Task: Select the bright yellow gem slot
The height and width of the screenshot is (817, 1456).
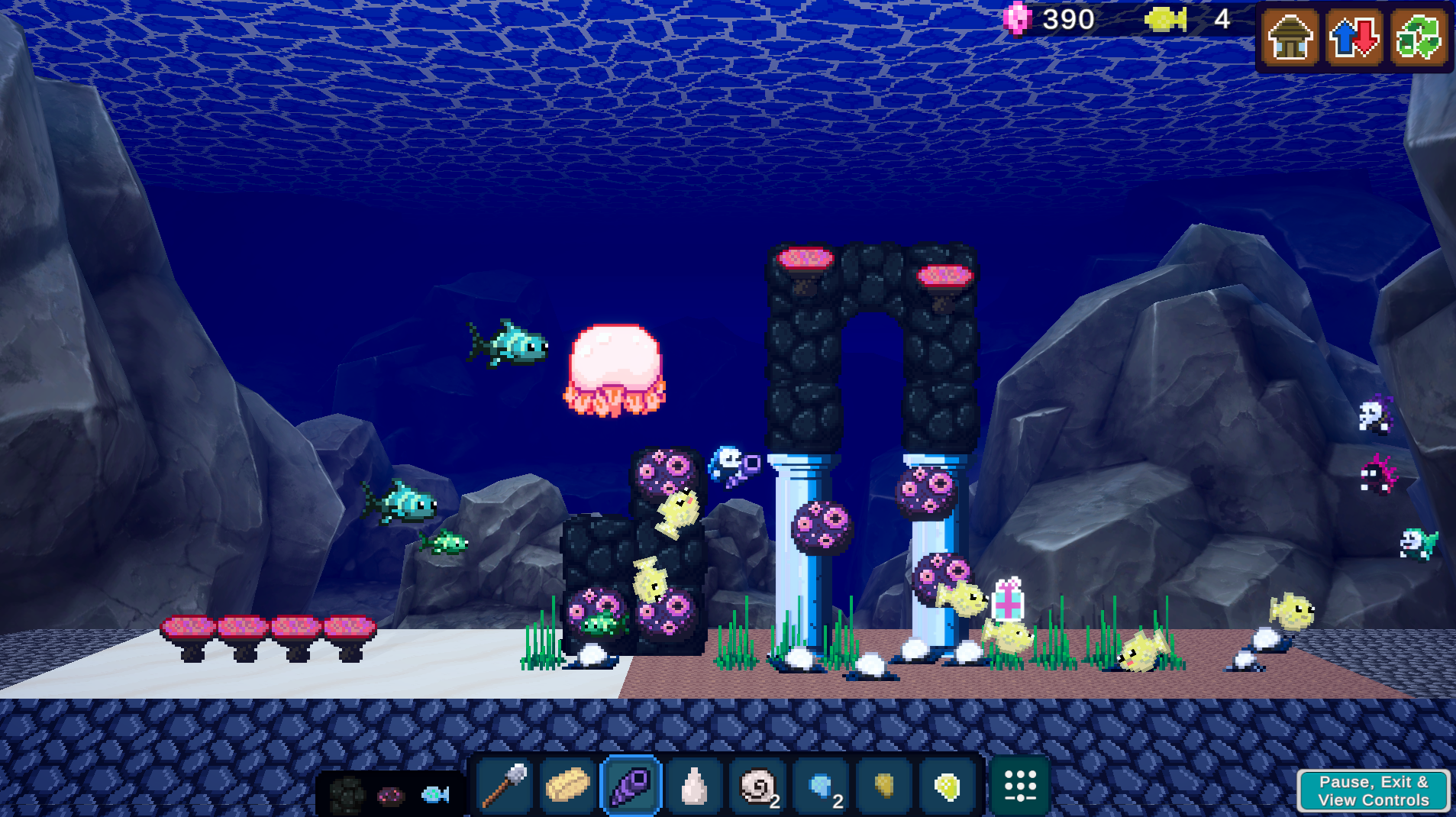Action: click(x=948, y=786)
